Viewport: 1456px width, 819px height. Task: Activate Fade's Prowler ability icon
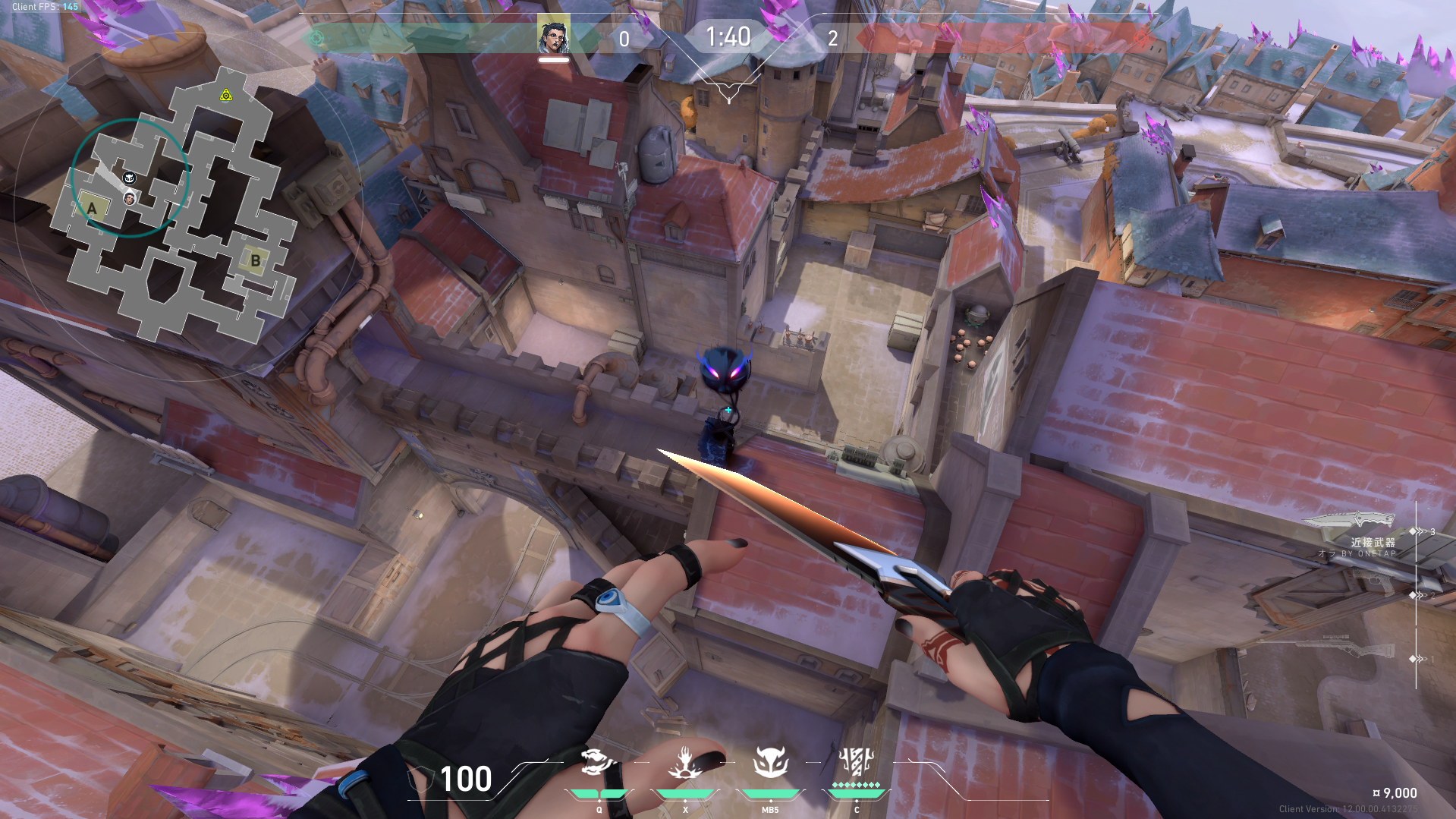tap(599, 762)
